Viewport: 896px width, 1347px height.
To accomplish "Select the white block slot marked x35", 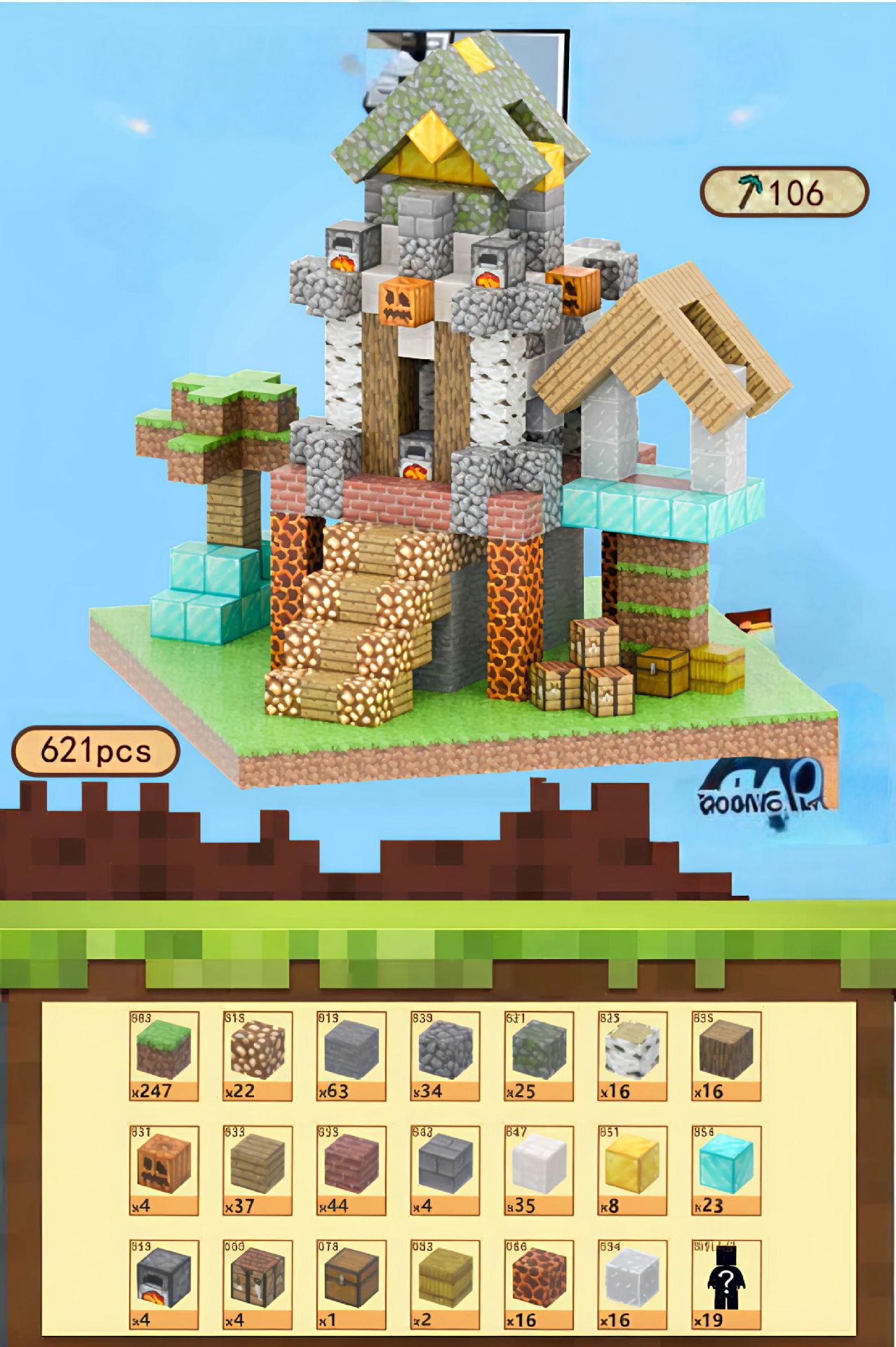I will (539, 1169).
